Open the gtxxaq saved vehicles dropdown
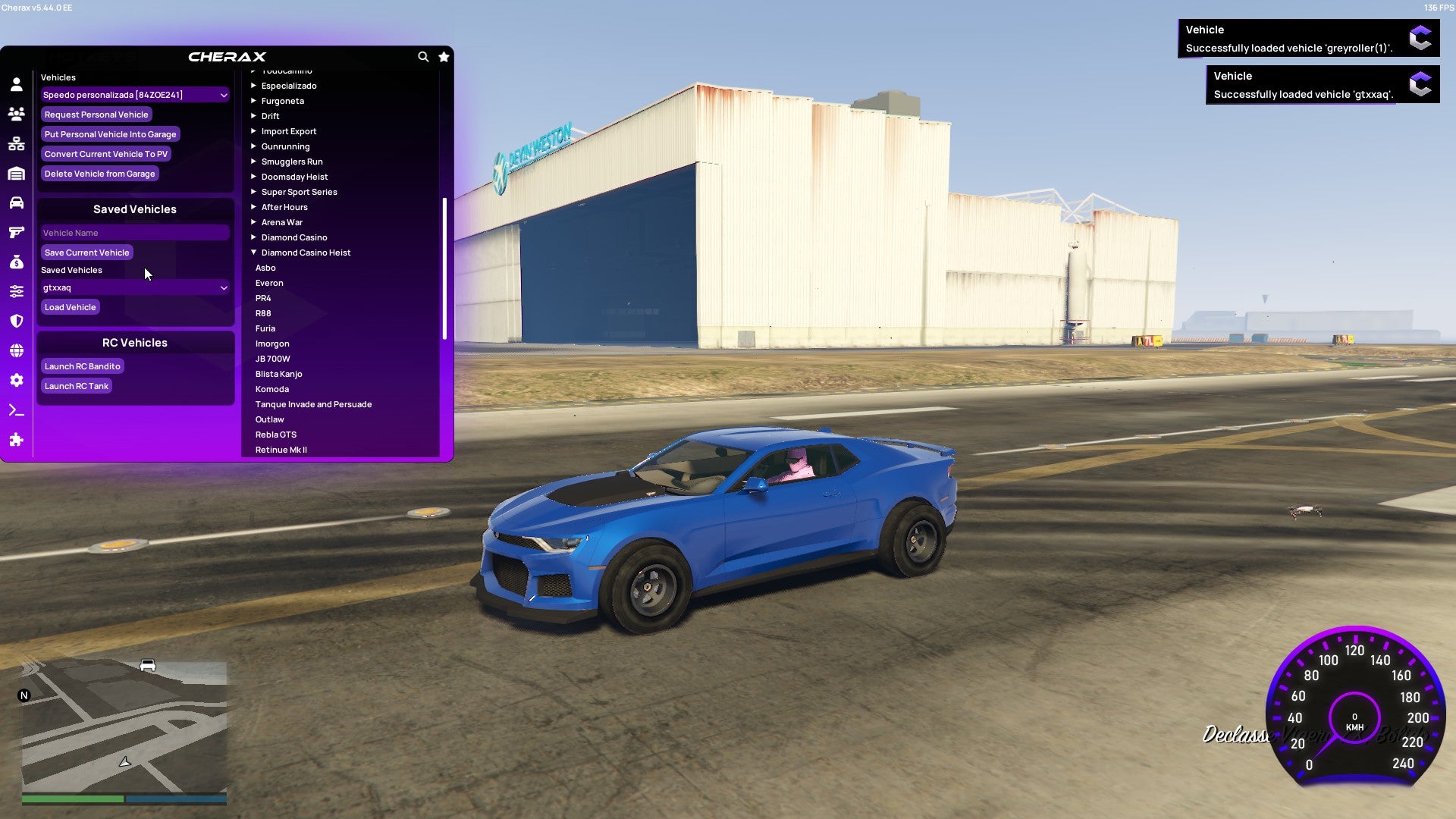 pyautogui.click(x=135, y=287)
